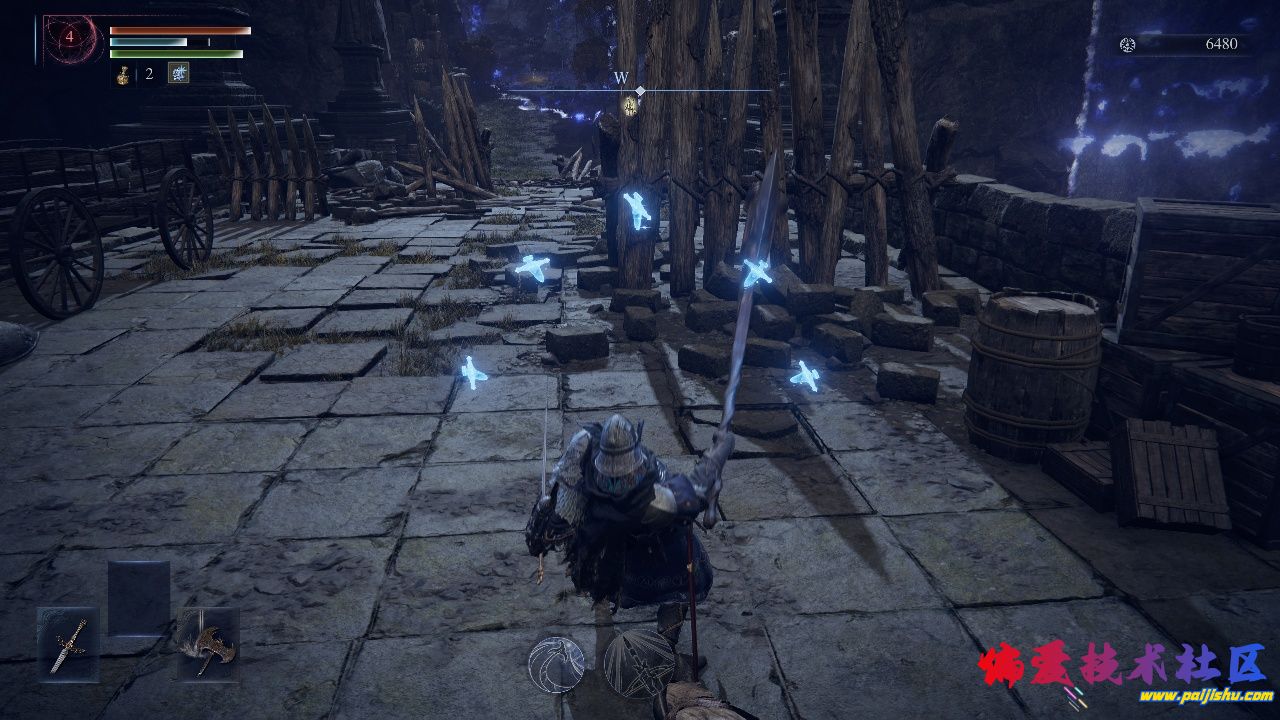Screen dimensions: 1280x720
Task: Select the axe weapon slot
Action: 207,644
